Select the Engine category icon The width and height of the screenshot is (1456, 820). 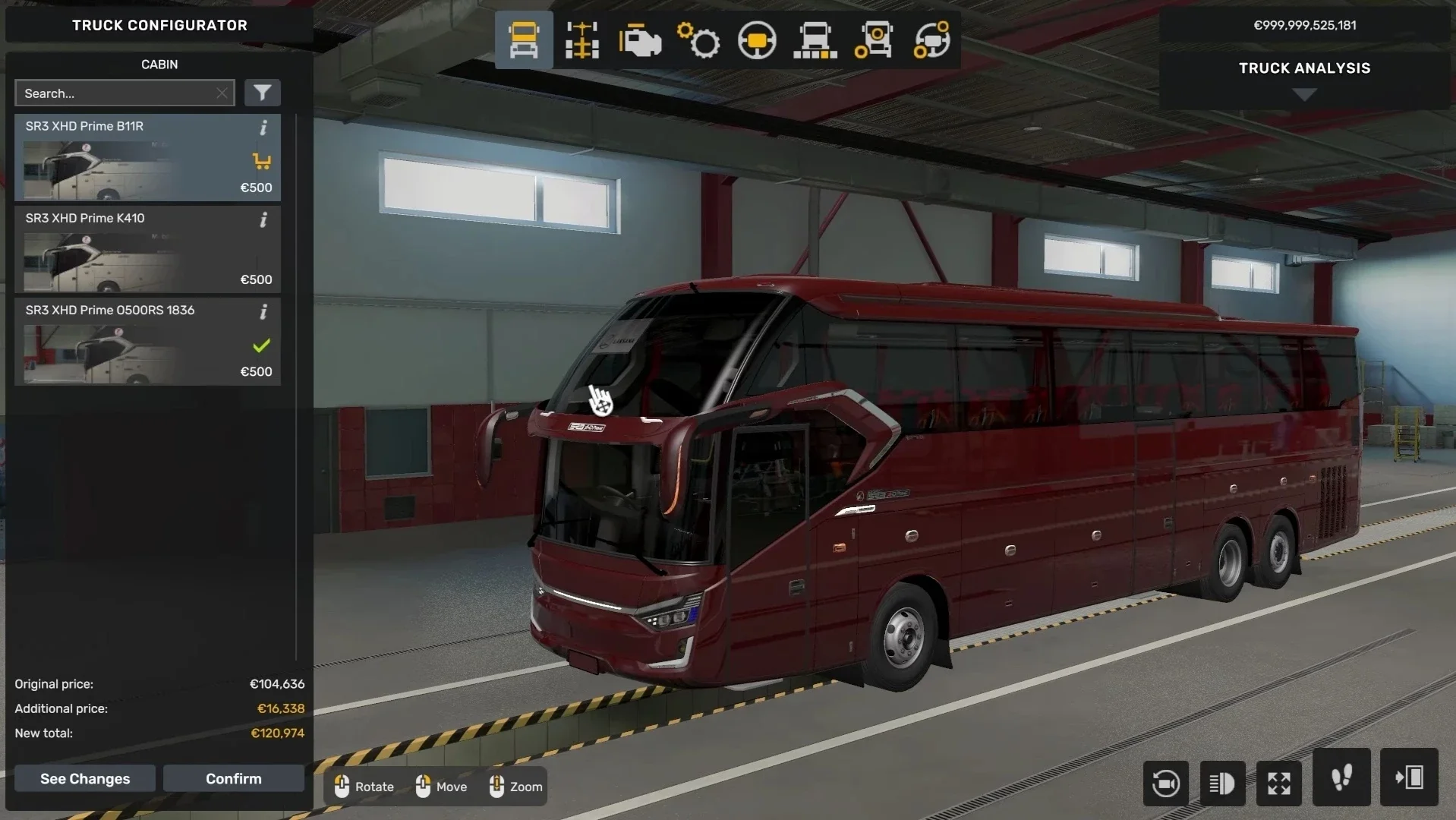pyautogui.click(x=639, y=39)
